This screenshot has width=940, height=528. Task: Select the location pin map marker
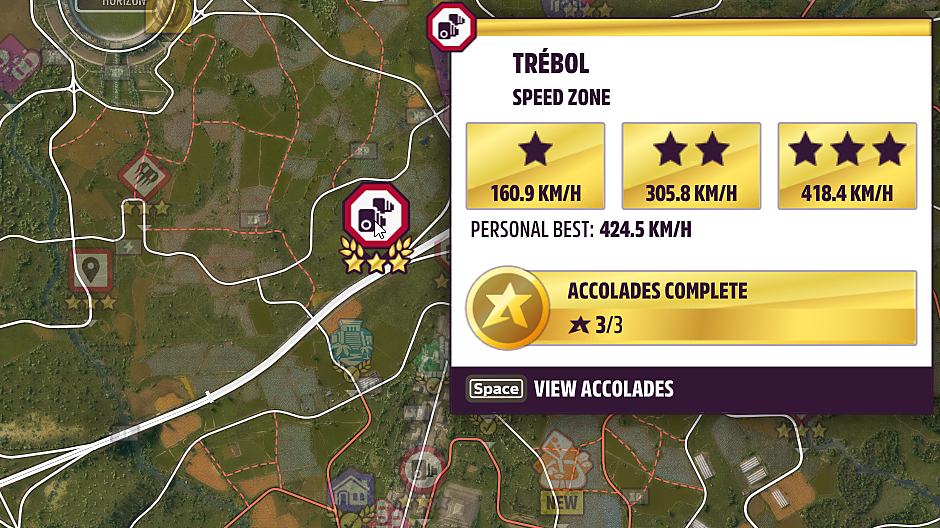[x=91, y=270]
